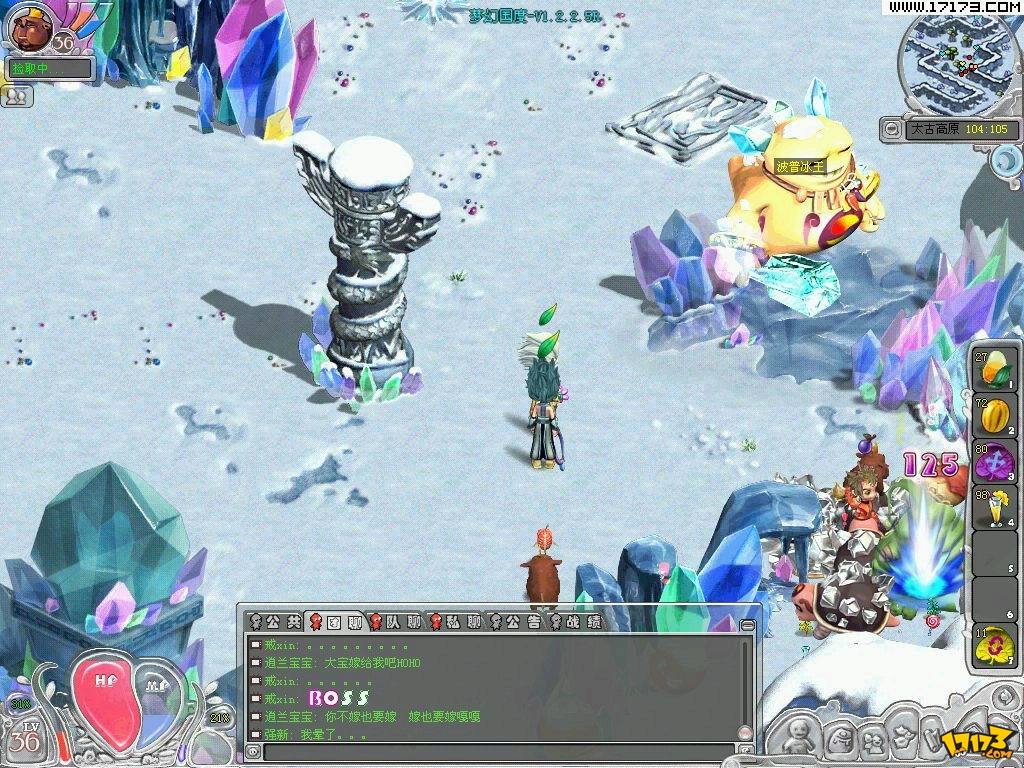Use the pink flower item in slot 7

click(994, 646)
